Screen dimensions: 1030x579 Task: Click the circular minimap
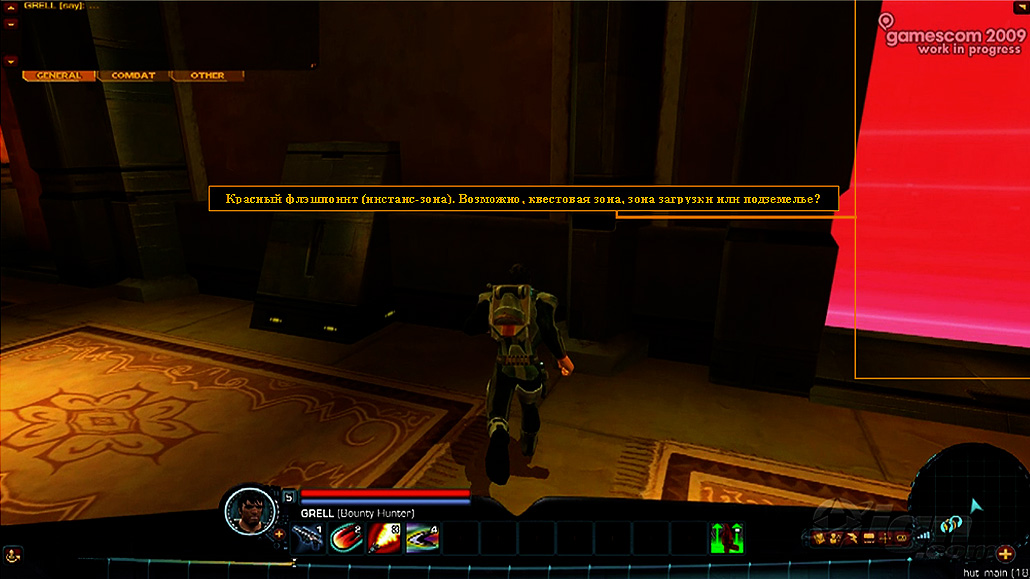pyautogui.click(x=973, y=500)
